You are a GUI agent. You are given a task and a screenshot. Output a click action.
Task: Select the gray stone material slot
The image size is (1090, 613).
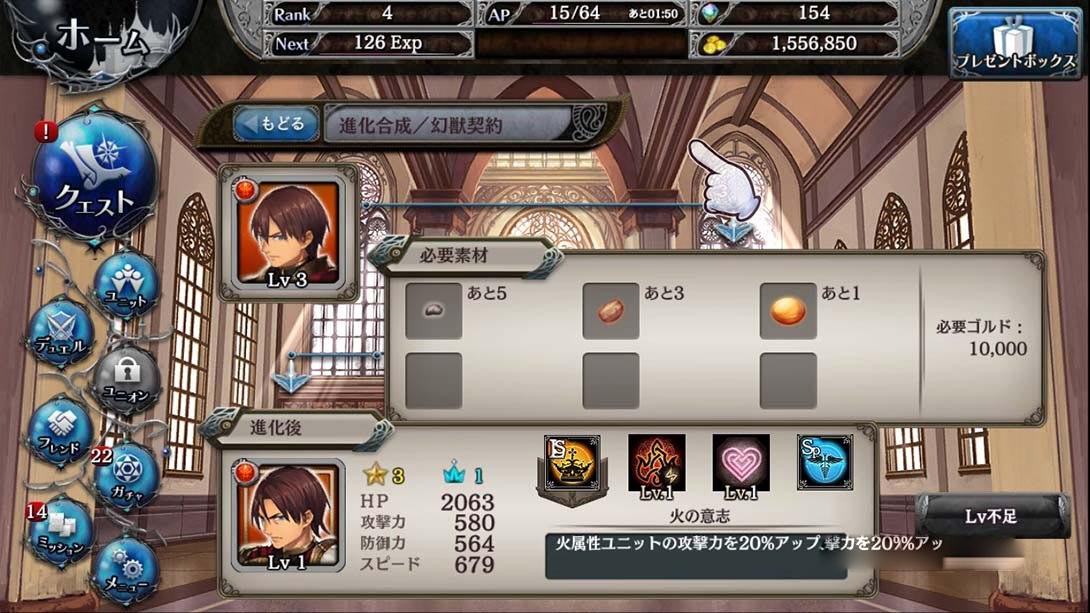point(434,311)
